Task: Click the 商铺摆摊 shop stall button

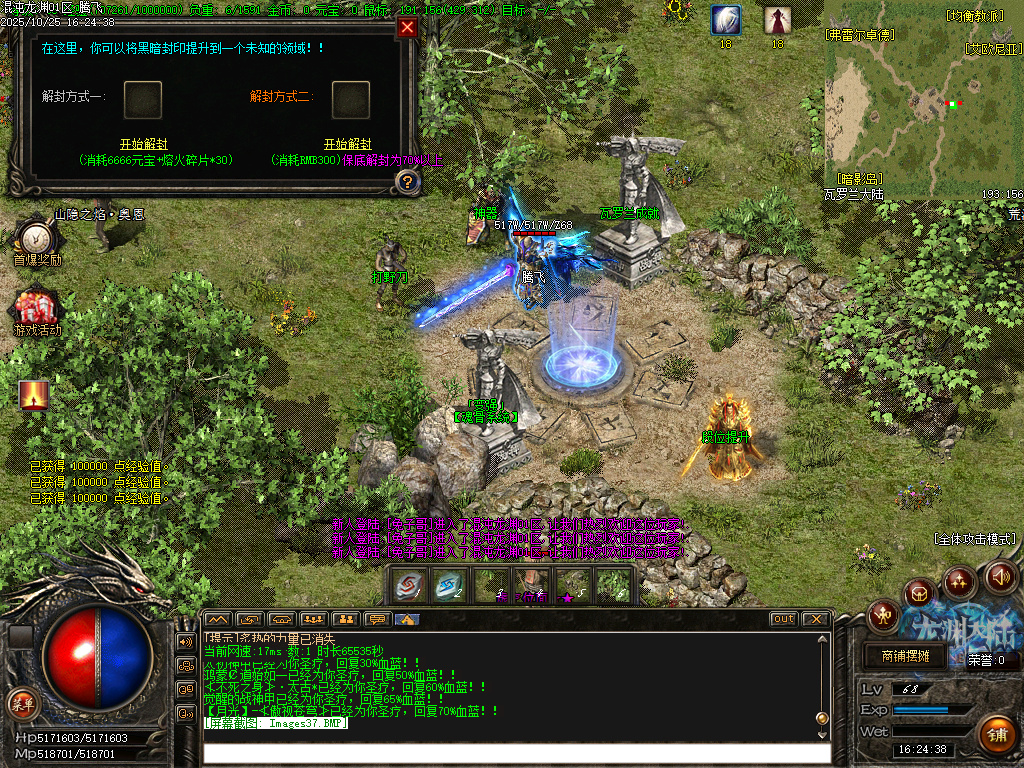Action: point(905,656)
